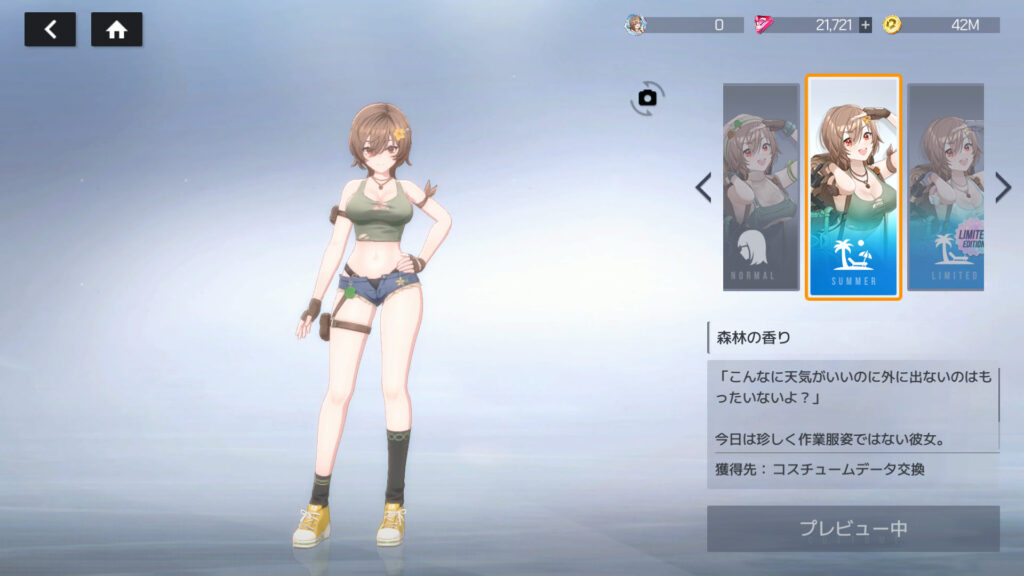The height and width of the screenshot is (576, 1024).
Task: Pick the LIMITED edition costume card
Action: coord(945,187)
